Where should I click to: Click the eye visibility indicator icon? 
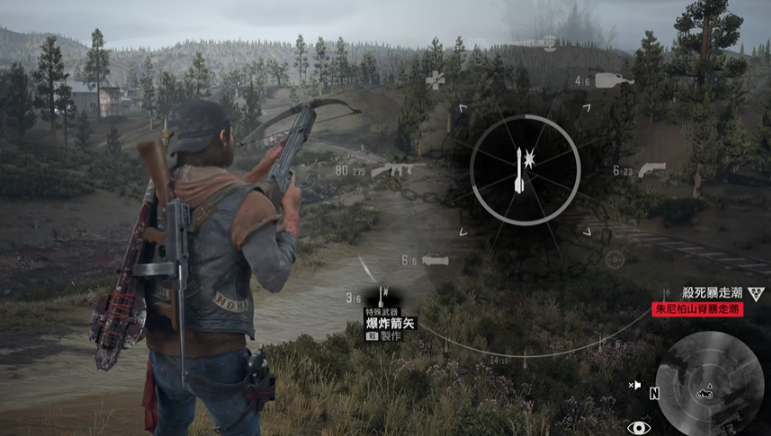tap(638, 427)
